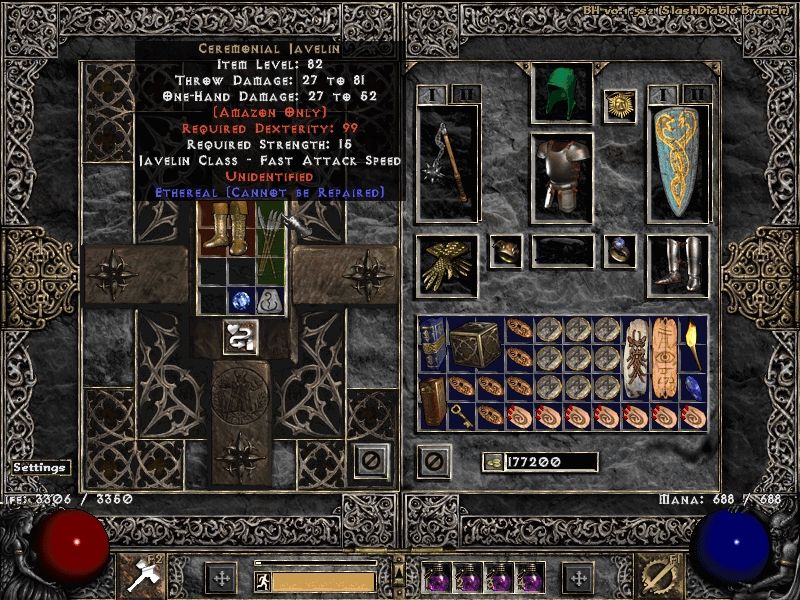Select the boots inside the cube

tap(213, 227)
